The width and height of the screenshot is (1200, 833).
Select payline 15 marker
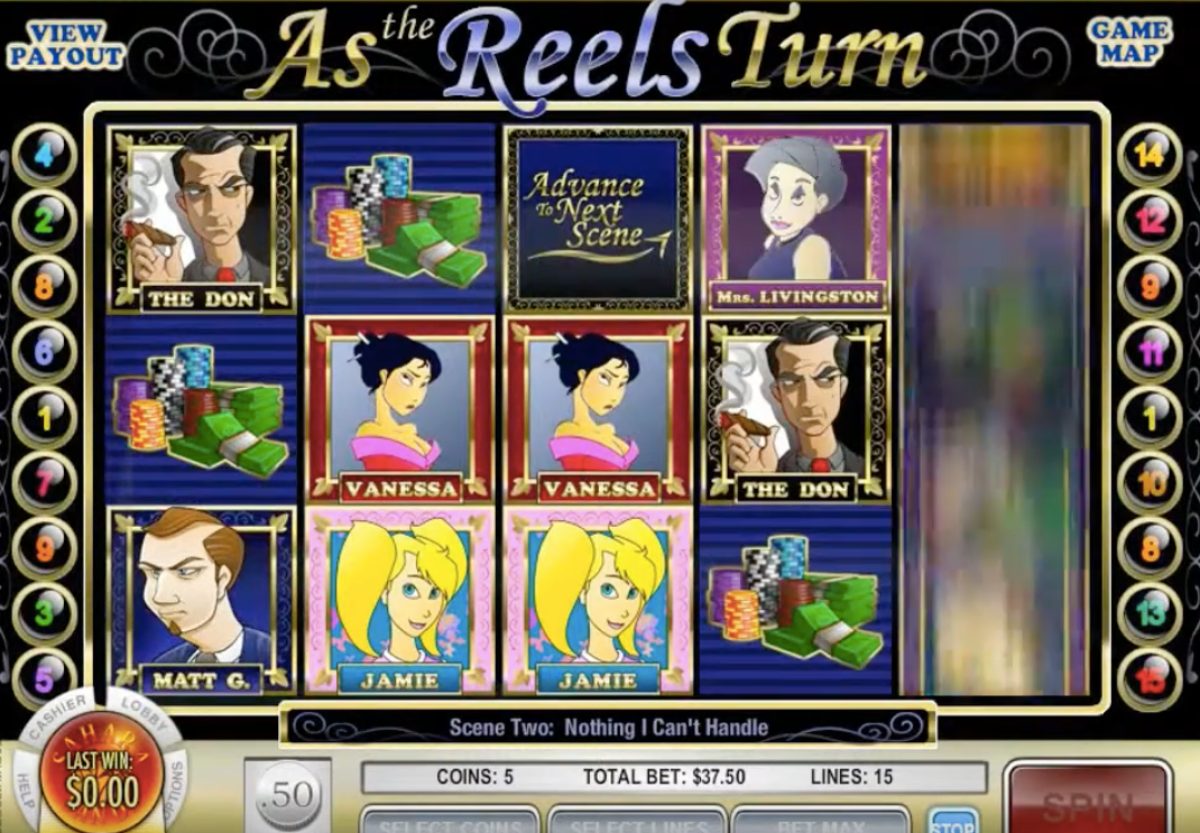(x=1150, y=679)
